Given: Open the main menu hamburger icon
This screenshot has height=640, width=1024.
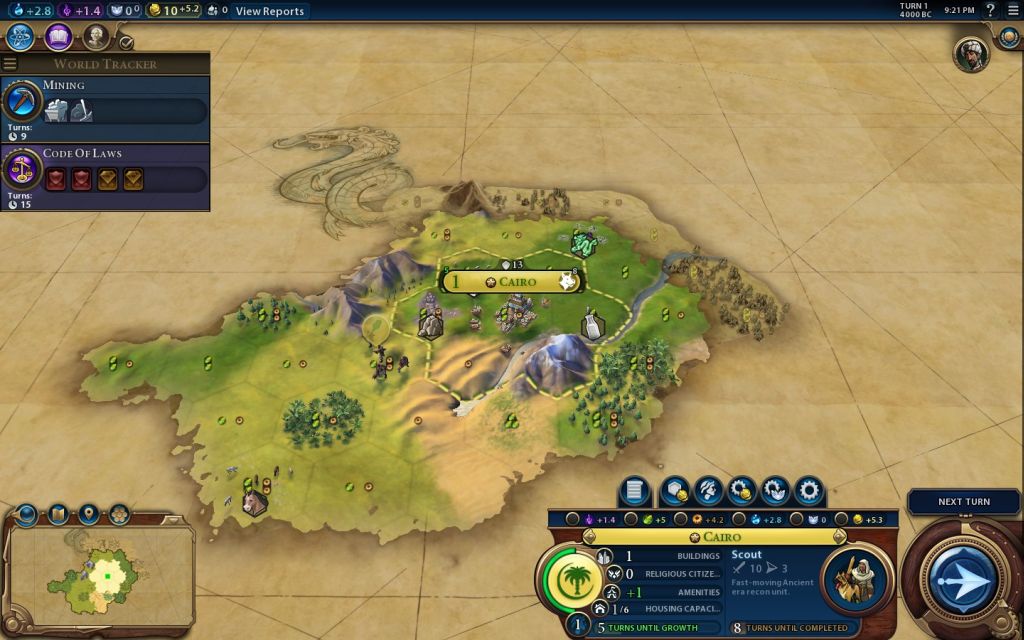Looking at the screenshot, I should [1012, 11].
